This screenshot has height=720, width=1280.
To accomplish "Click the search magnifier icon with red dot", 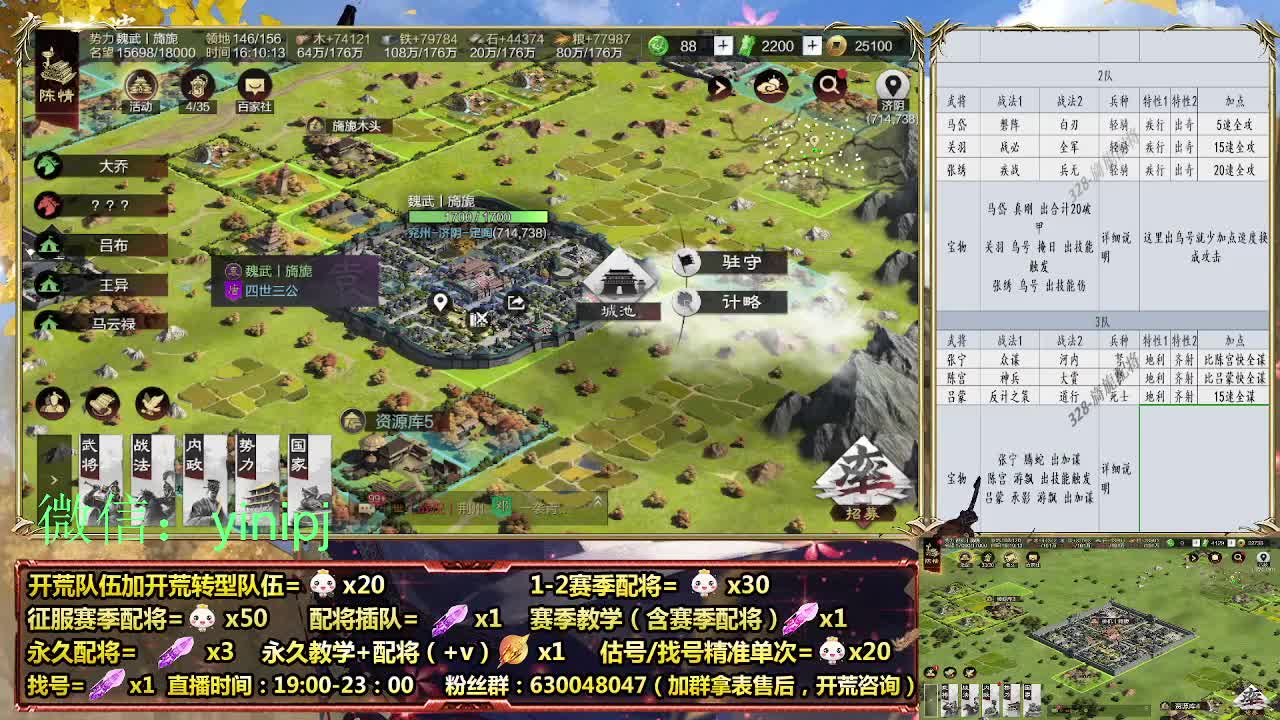I will pyautogui.click(x=829, y=87).
